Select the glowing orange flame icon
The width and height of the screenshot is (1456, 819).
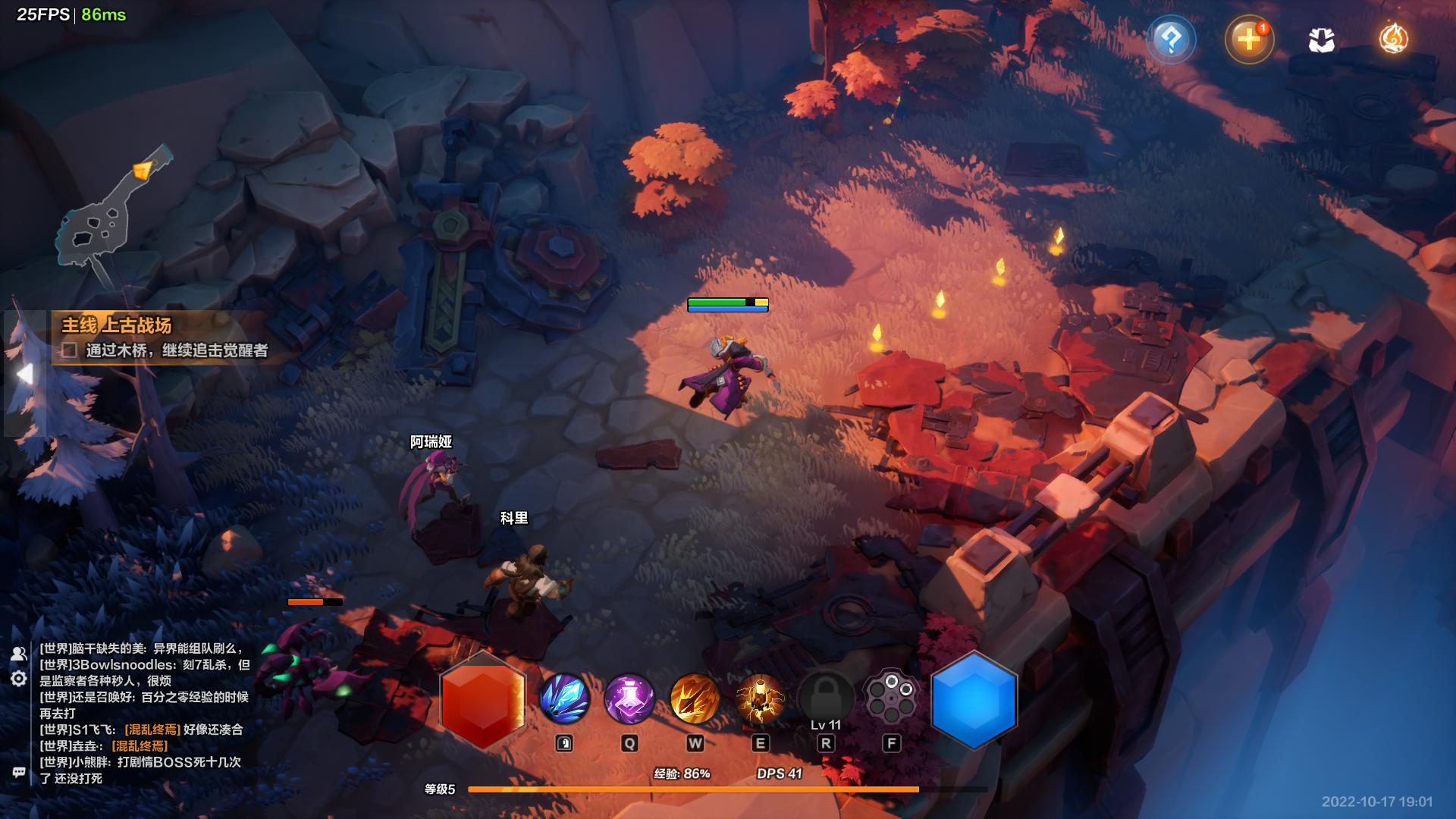pos(1393,39)
